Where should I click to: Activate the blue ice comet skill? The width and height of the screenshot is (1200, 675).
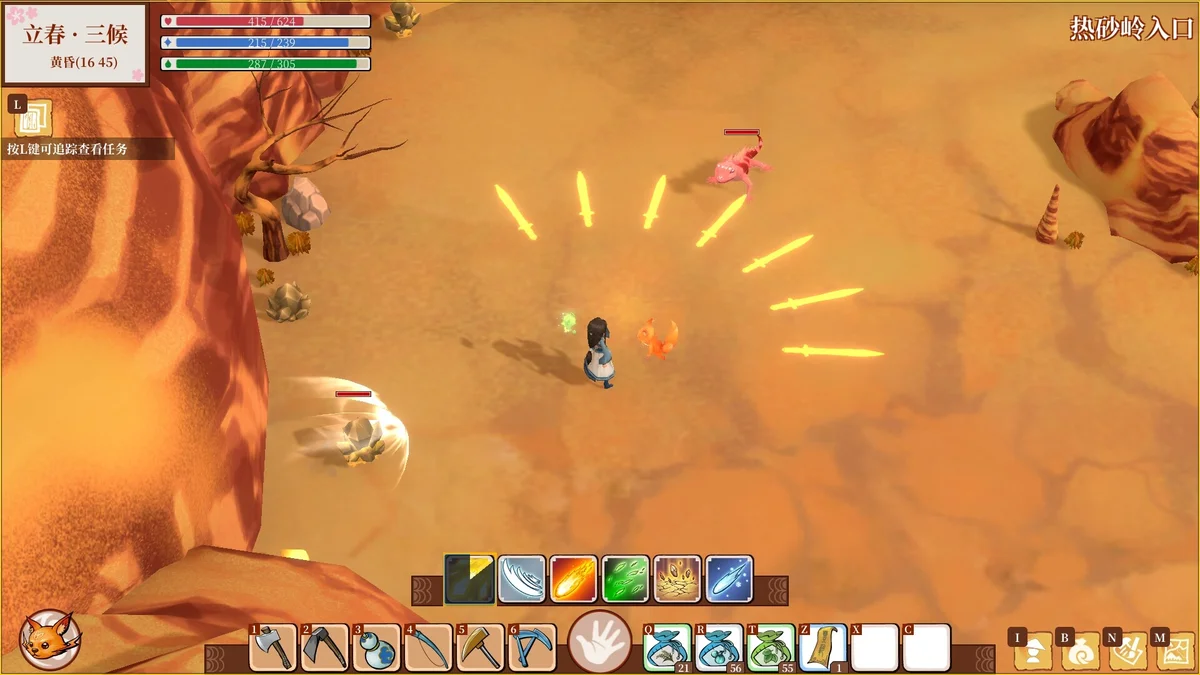tap(730, 579)
